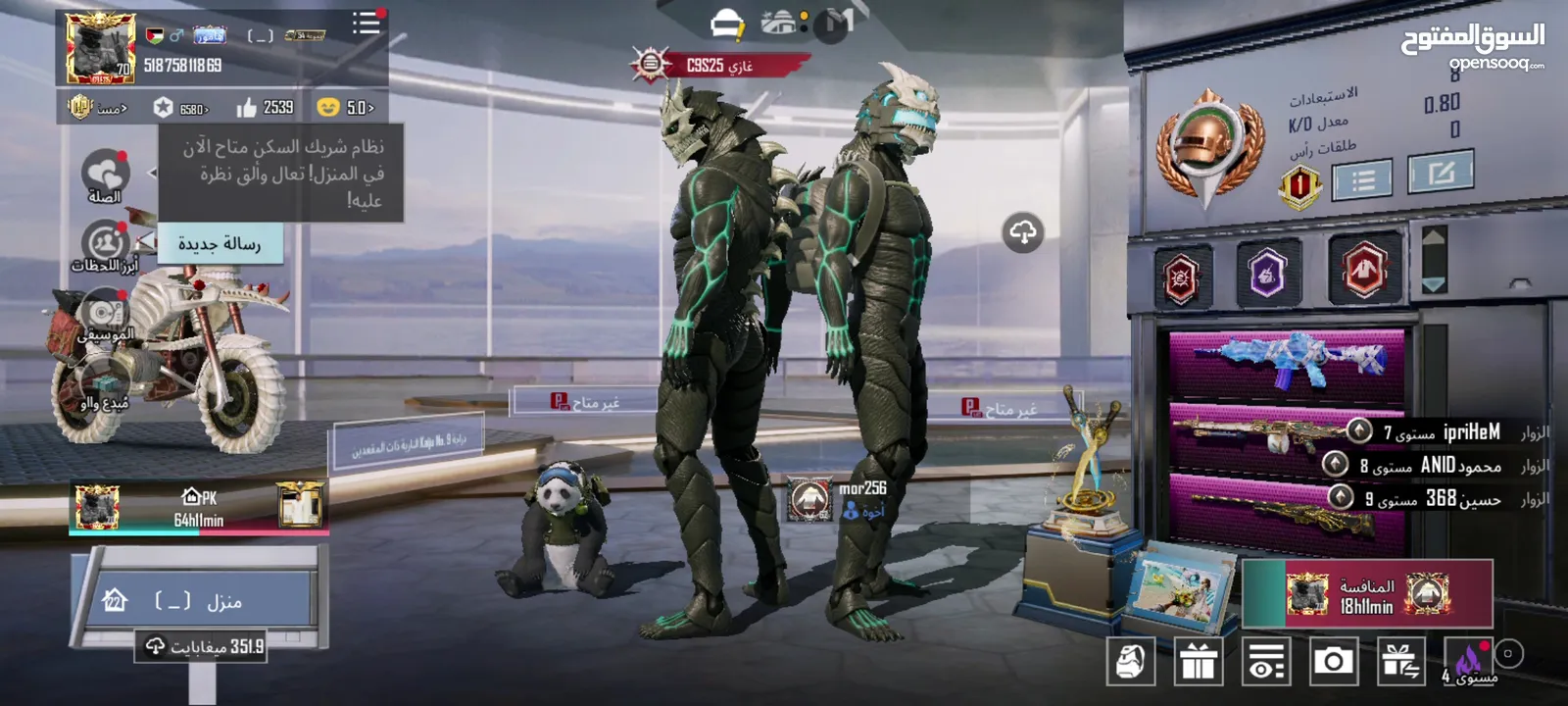Open the purple flame level 4 icon
Viewport: 1568px width, 706px height.
tap(1469, 662)
